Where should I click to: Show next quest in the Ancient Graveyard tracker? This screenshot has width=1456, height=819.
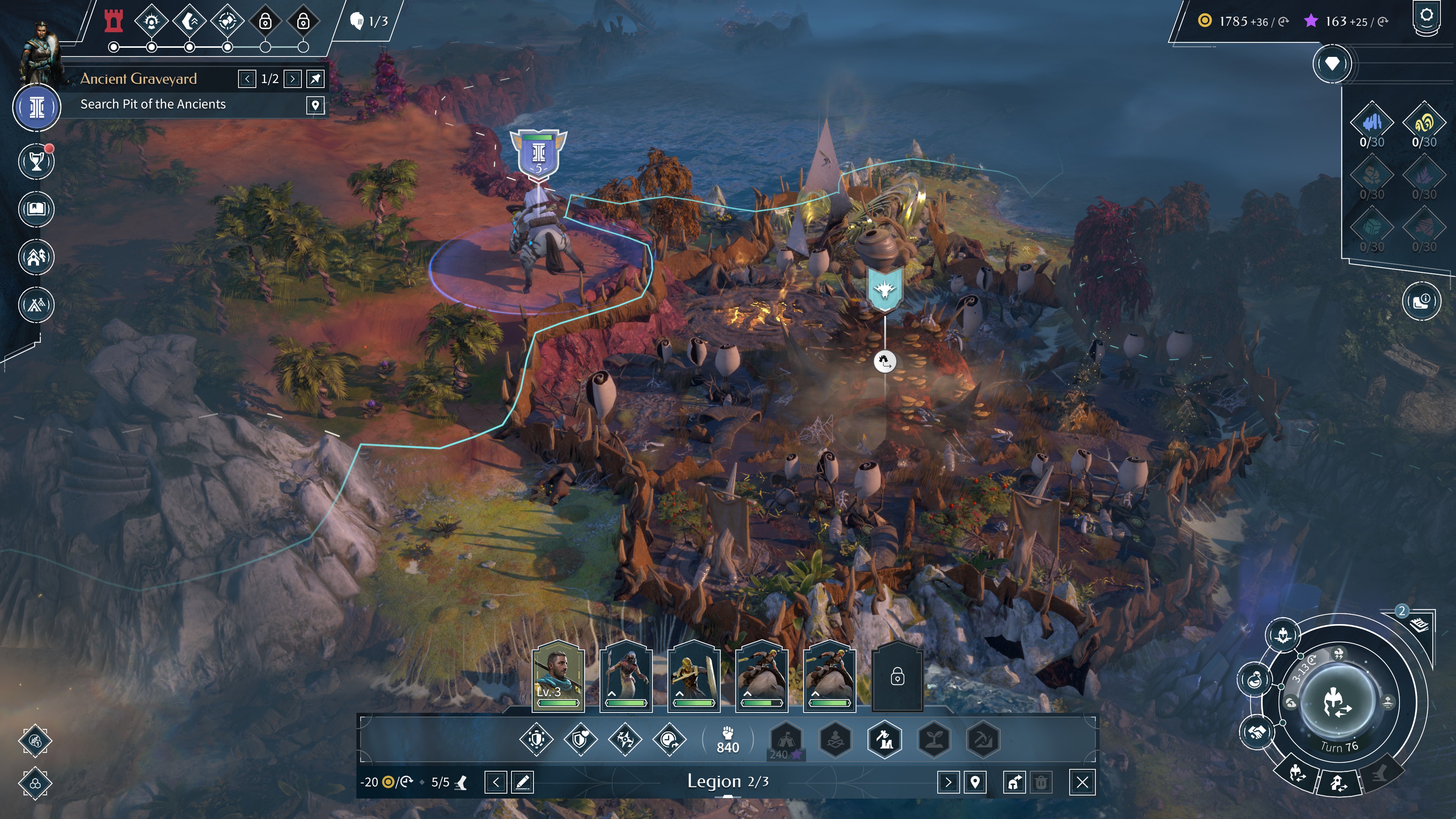tap(292, 79)
